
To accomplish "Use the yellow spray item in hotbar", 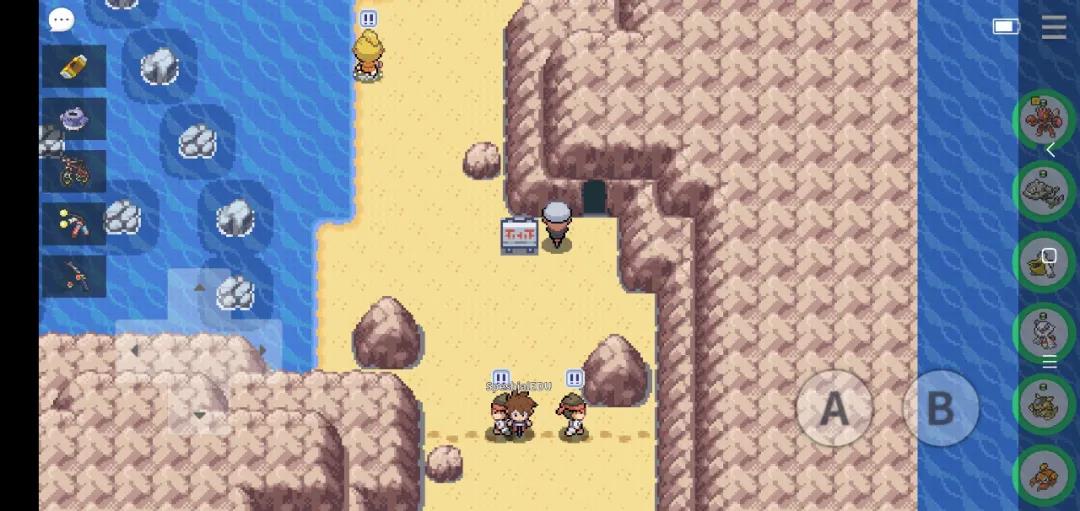I will (x=74, y=66).
